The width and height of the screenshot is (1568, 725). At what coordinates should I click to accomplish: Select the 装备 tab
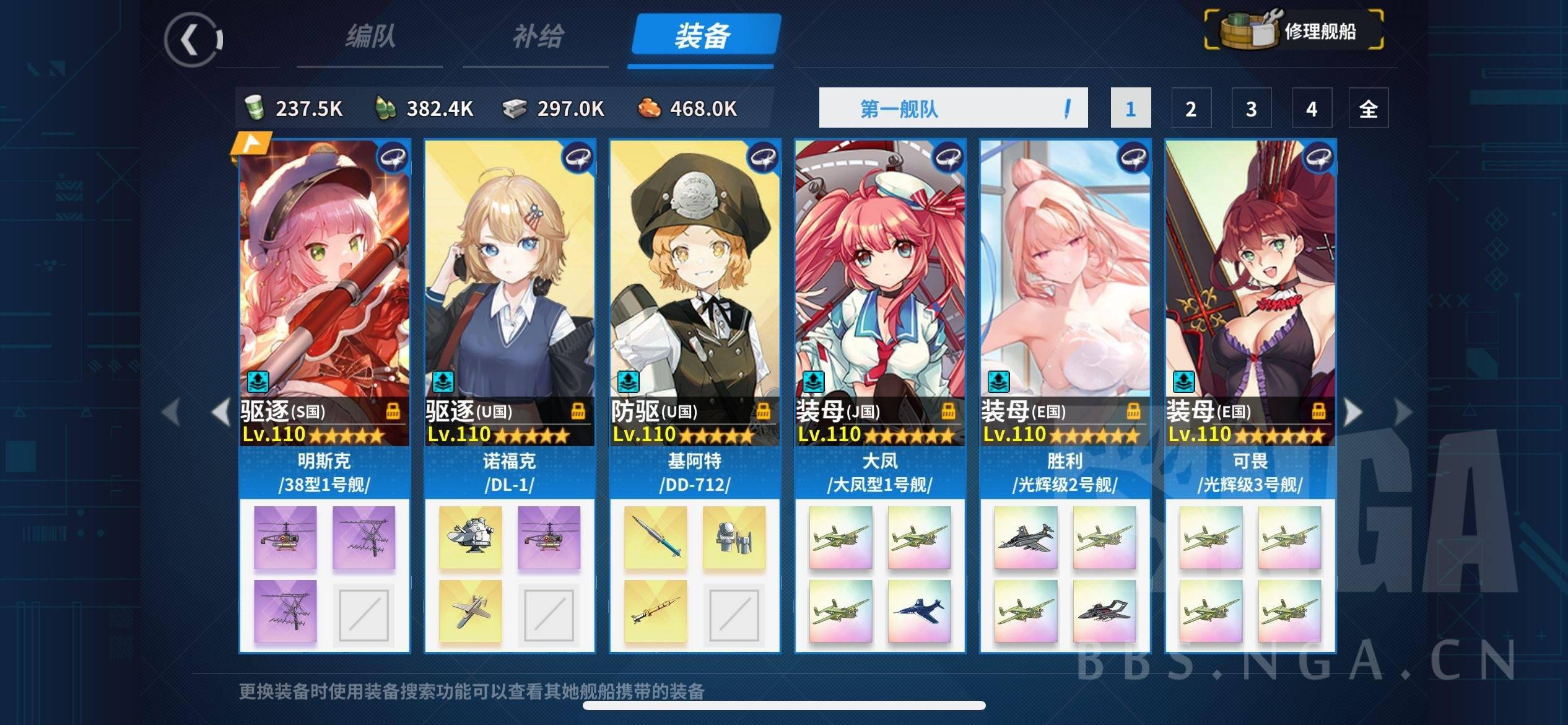tap(703, 36)
